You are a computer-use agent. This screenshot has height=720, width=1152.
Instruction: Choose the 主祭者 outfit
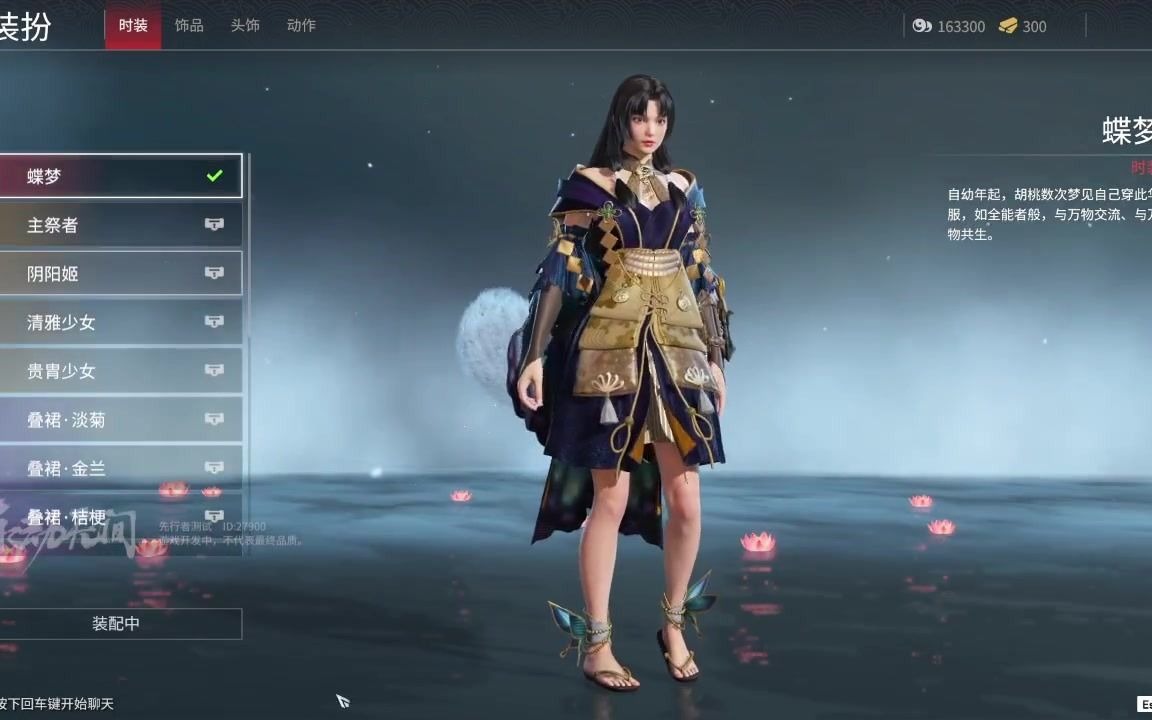tap(120, 225)
